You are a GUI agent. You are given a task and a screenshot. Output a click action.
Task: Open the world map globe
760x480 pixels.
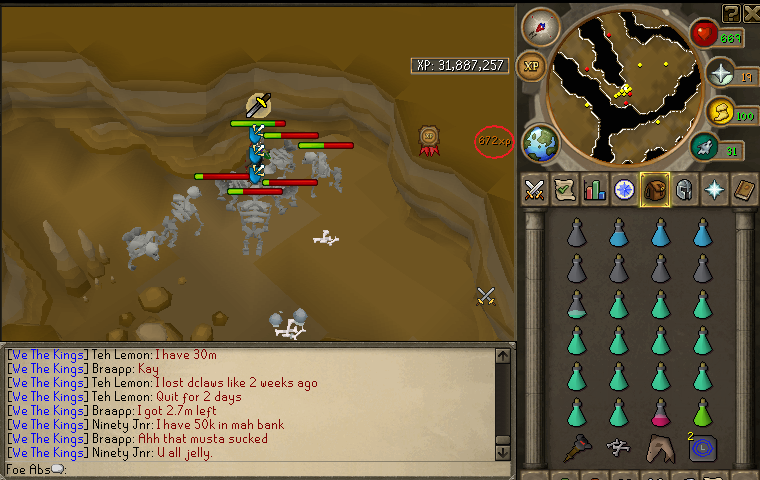pos(540,141)
